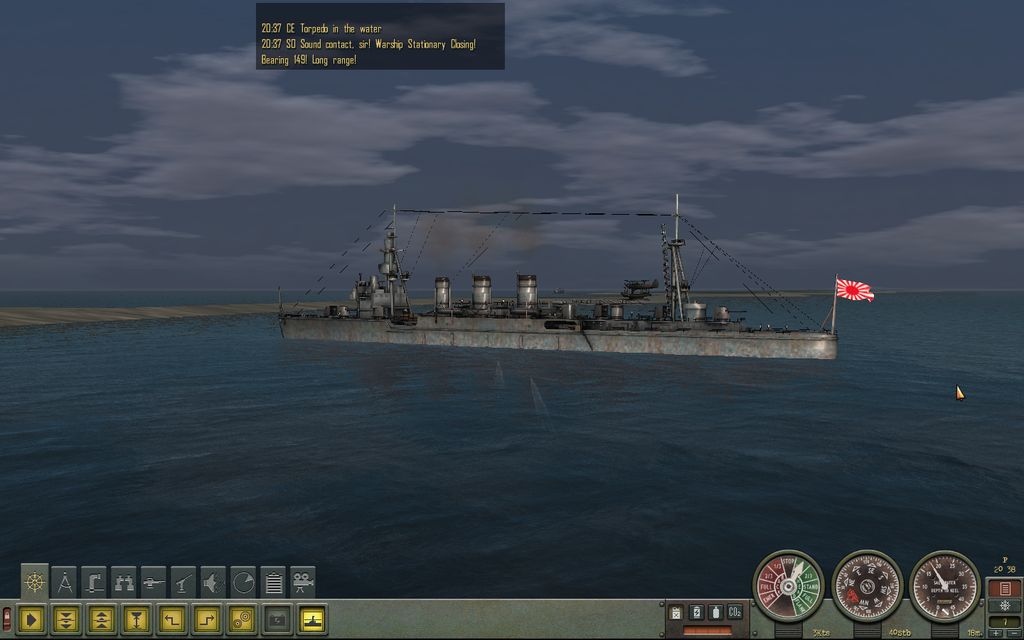The height and width of the screenshot is (640, 1024).
Task: Switch to the periscope view
Action: tap(94, 581)
